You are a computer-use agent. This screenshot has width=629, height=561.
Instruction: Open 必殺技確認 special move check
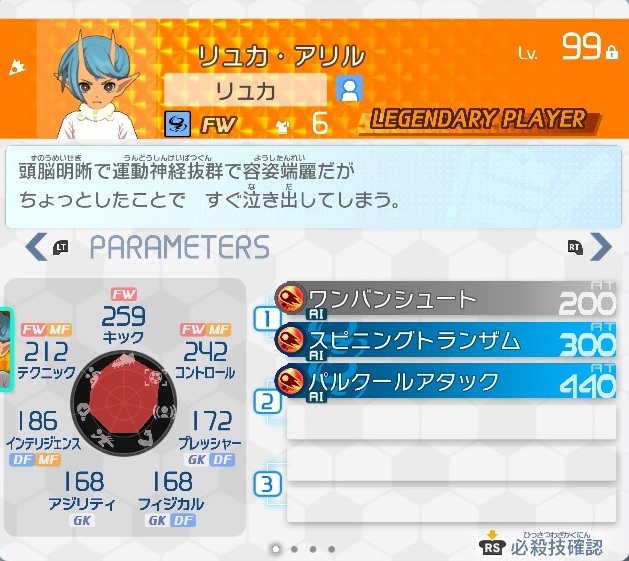(543, 545)
